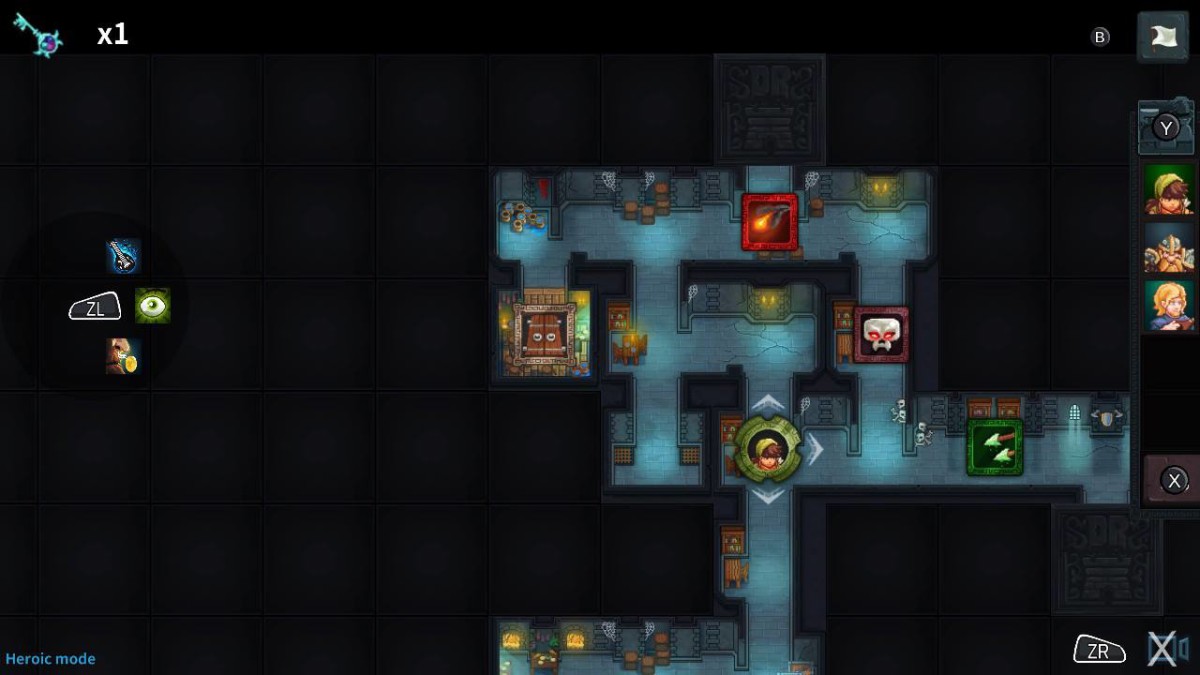Click the party token on the map
Viewport: 1200px width, 675px height.
click(x=767, y=449)
